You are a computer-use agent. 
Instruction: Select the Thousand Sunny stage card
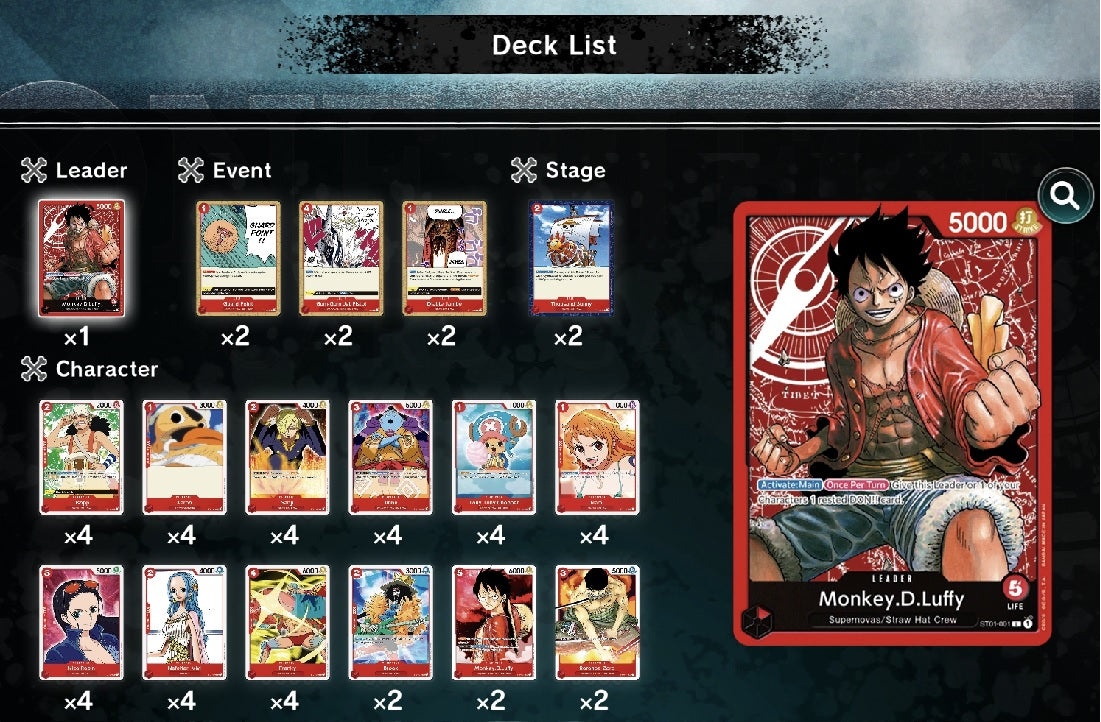point(569,258)
